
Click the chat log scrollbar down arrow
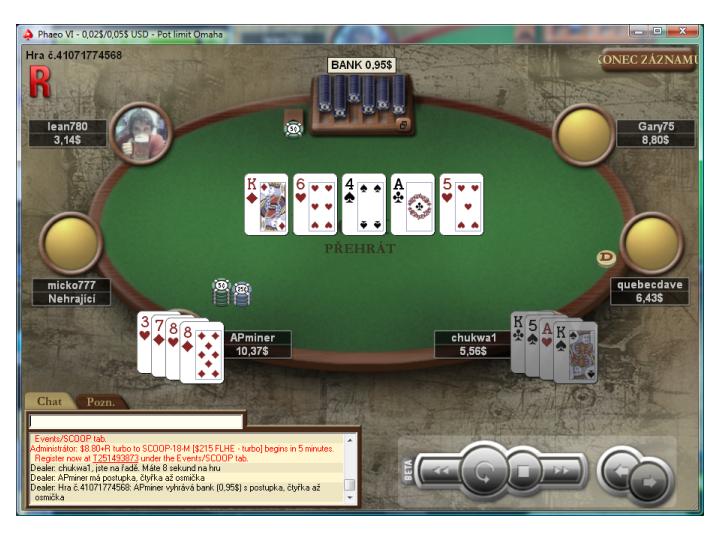[x=349, y=495]
